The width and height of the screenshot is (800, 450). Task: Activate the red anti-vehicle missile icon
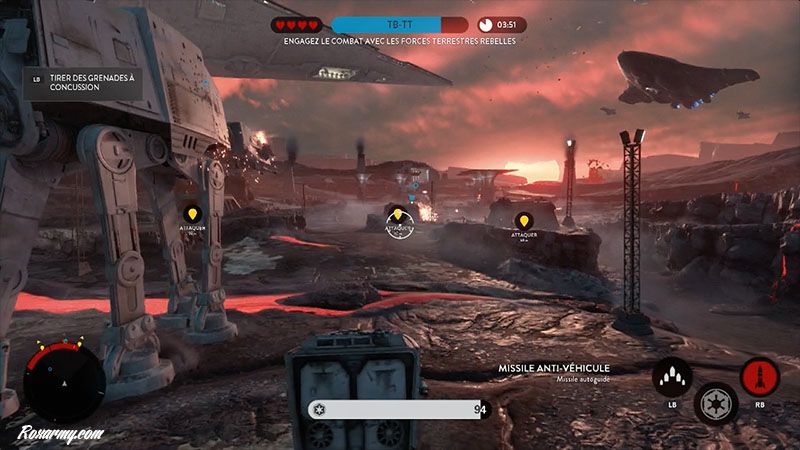click(759, 377)
